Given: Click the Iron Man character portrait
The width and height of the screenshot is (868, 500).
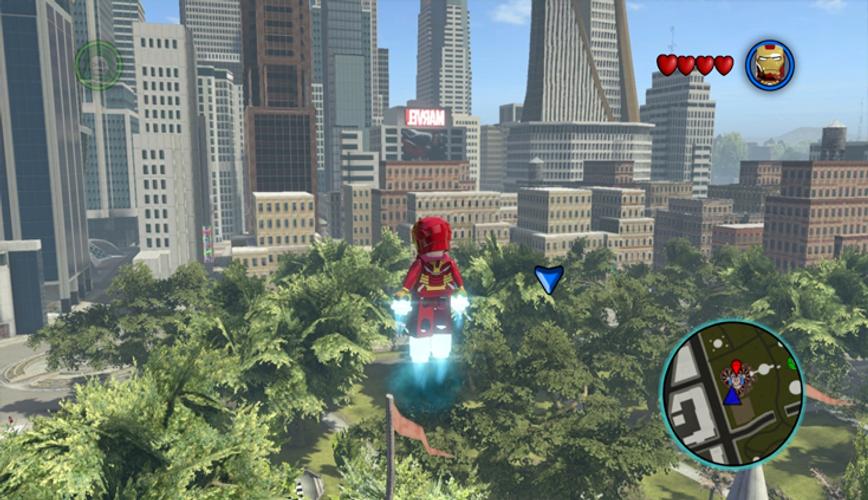Looking at the screenshot, I should (x=769, y=65).
